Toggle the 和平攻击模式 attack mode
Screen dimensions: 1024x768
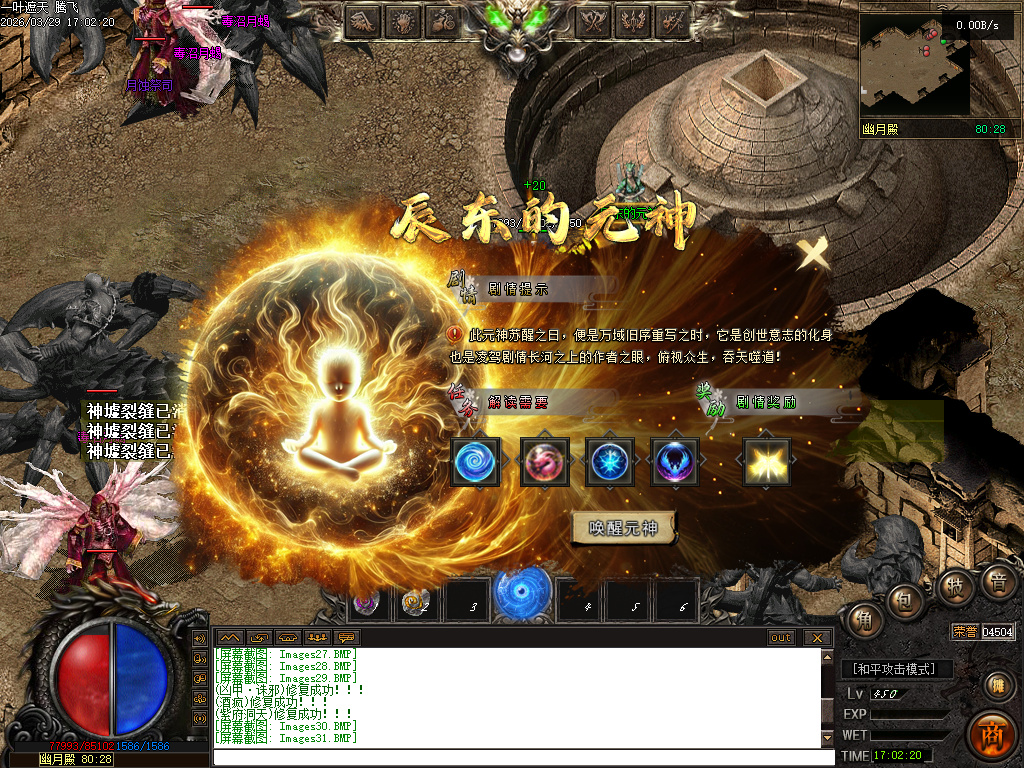[897, 669]
